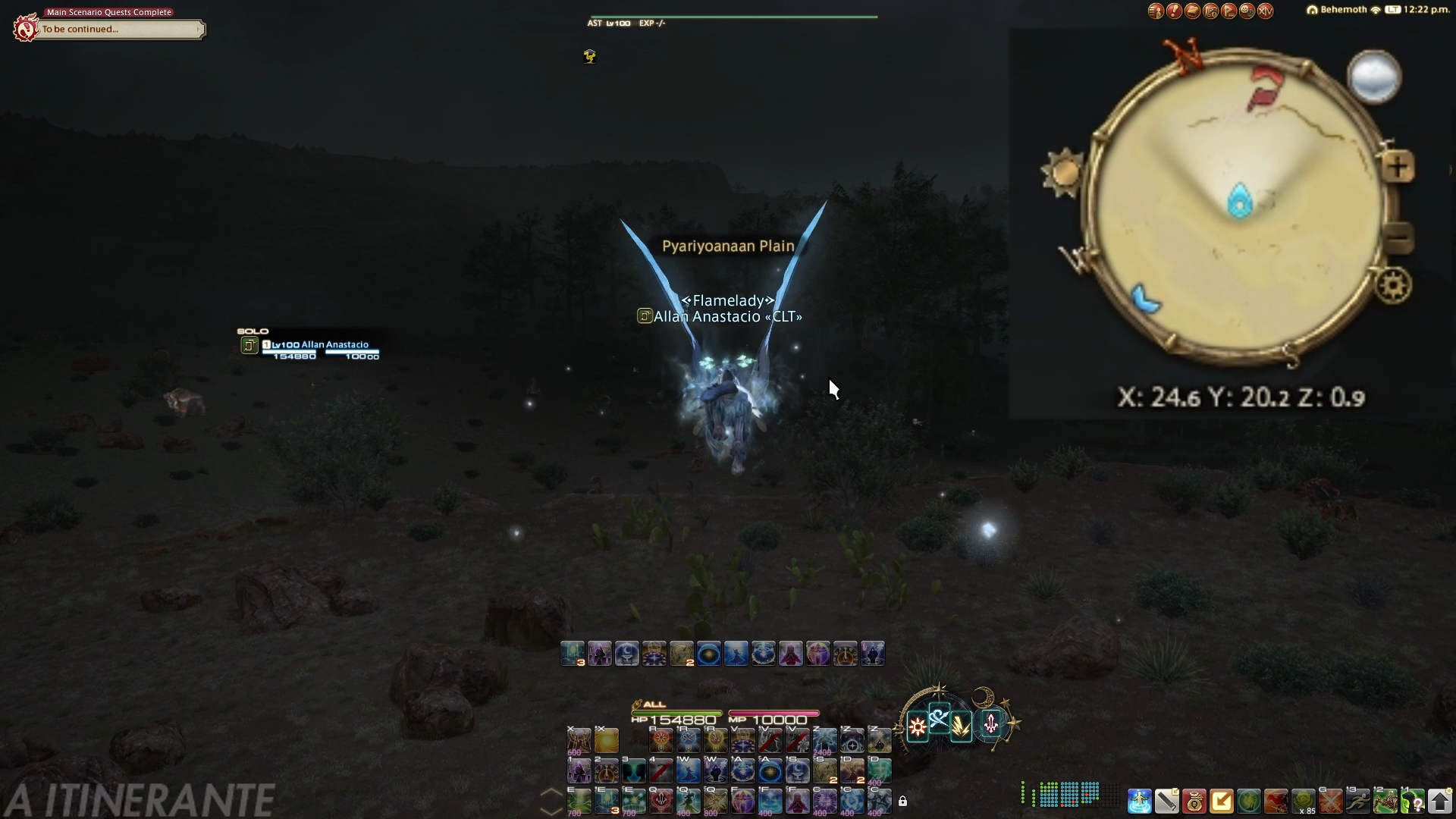Zoom out the minimap with minus button
This screenshot has height=819, width=1456.
point(1399,238)
